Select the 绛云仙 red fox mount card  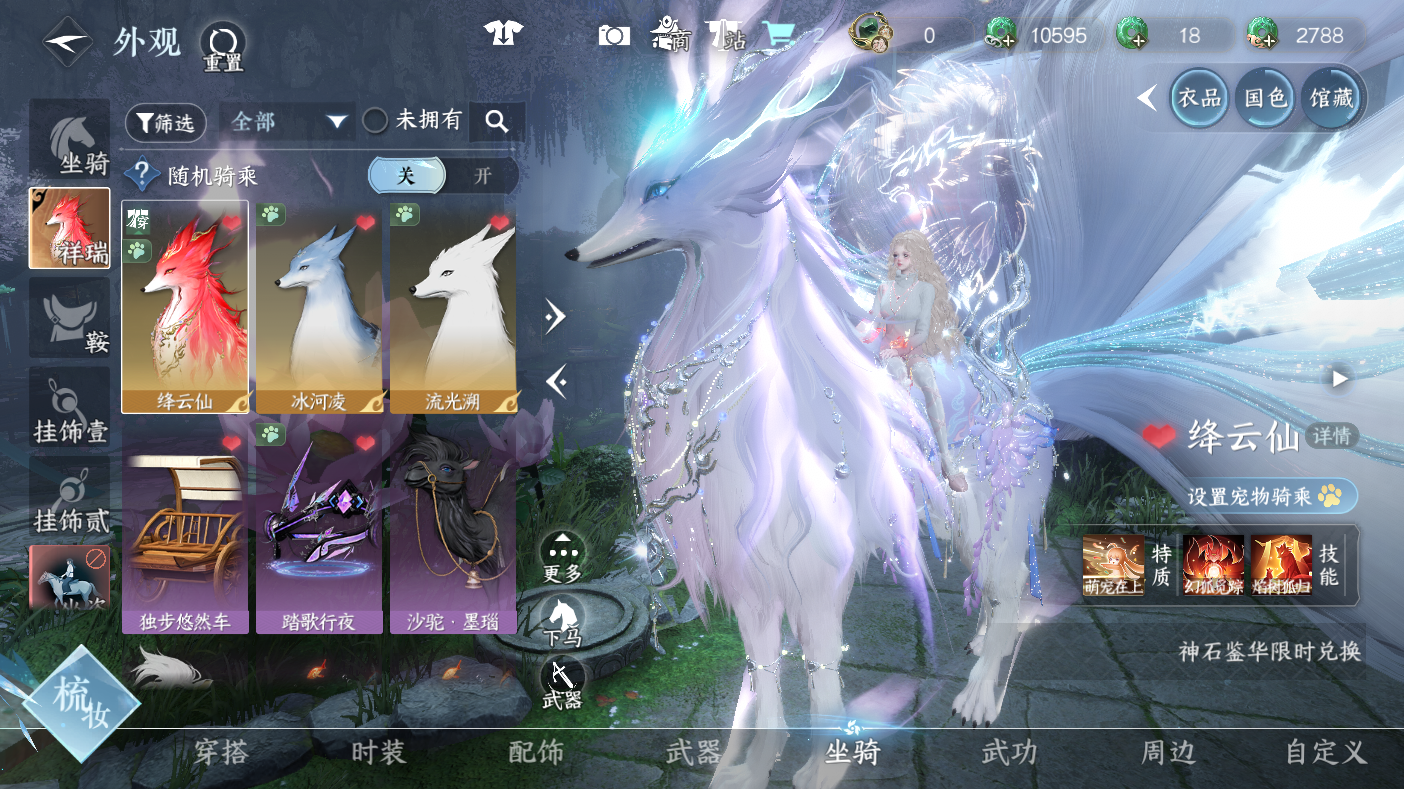coord(185,305)
